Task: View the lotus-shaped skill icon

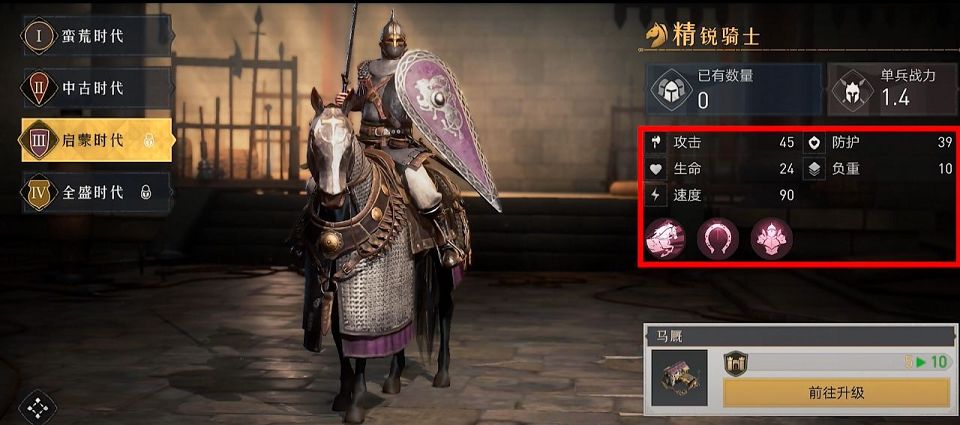Action: point(771,236)
